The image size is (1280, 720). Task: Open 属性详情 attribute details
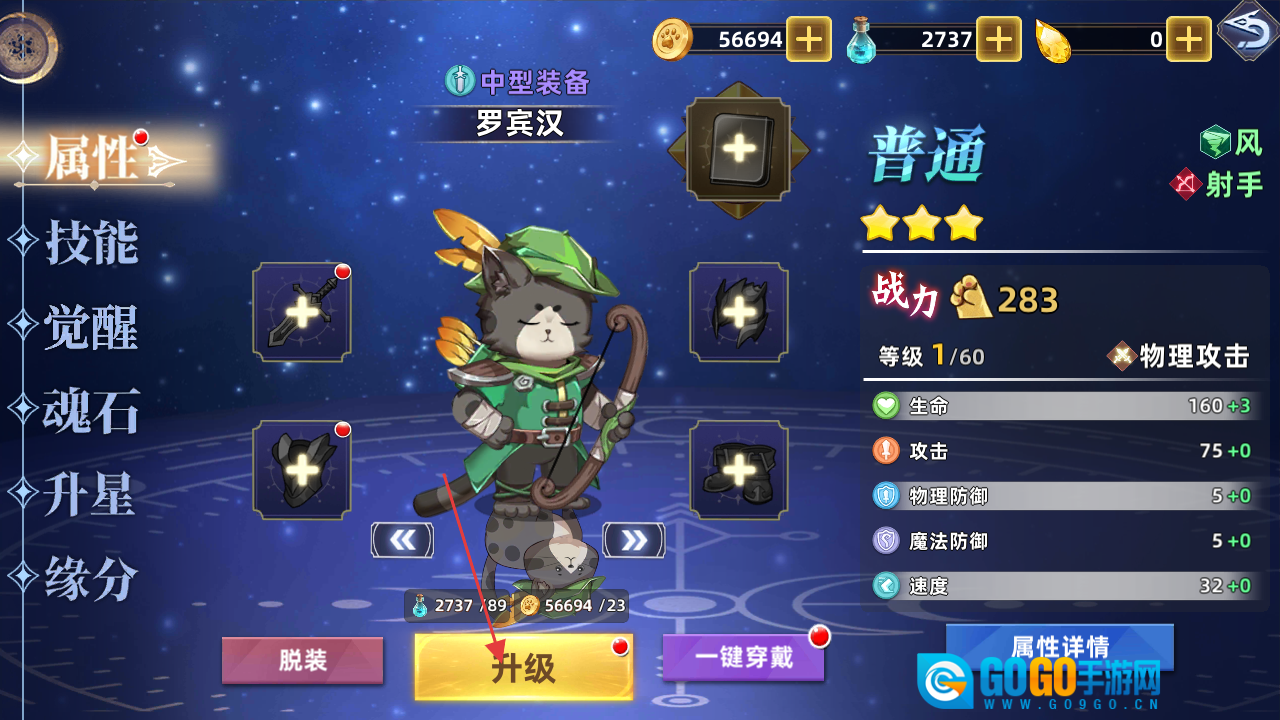(x=1059, y=645)
